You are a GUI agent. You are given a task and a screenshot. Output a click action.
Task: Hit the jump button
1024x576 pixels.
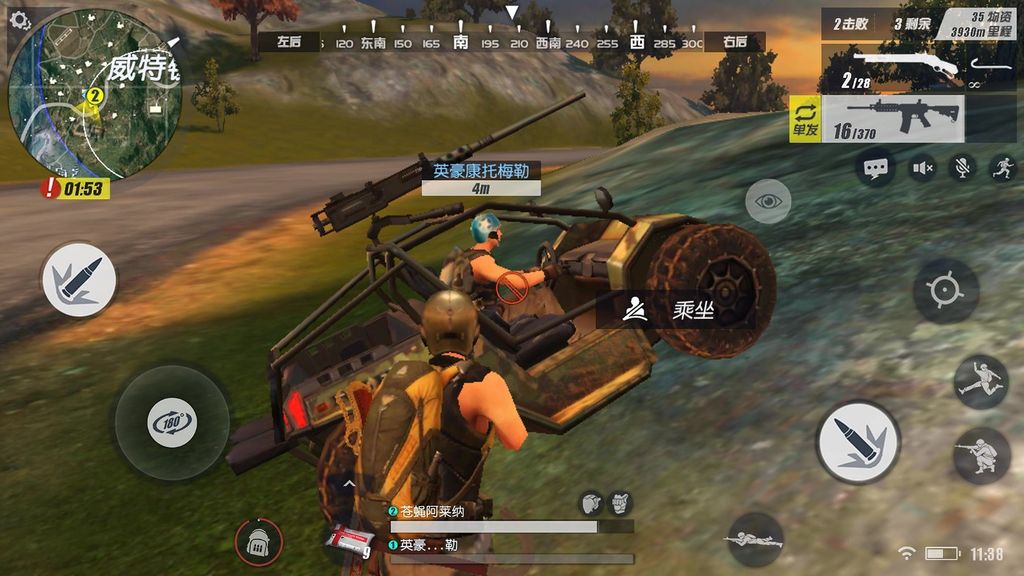coord(981,381)
